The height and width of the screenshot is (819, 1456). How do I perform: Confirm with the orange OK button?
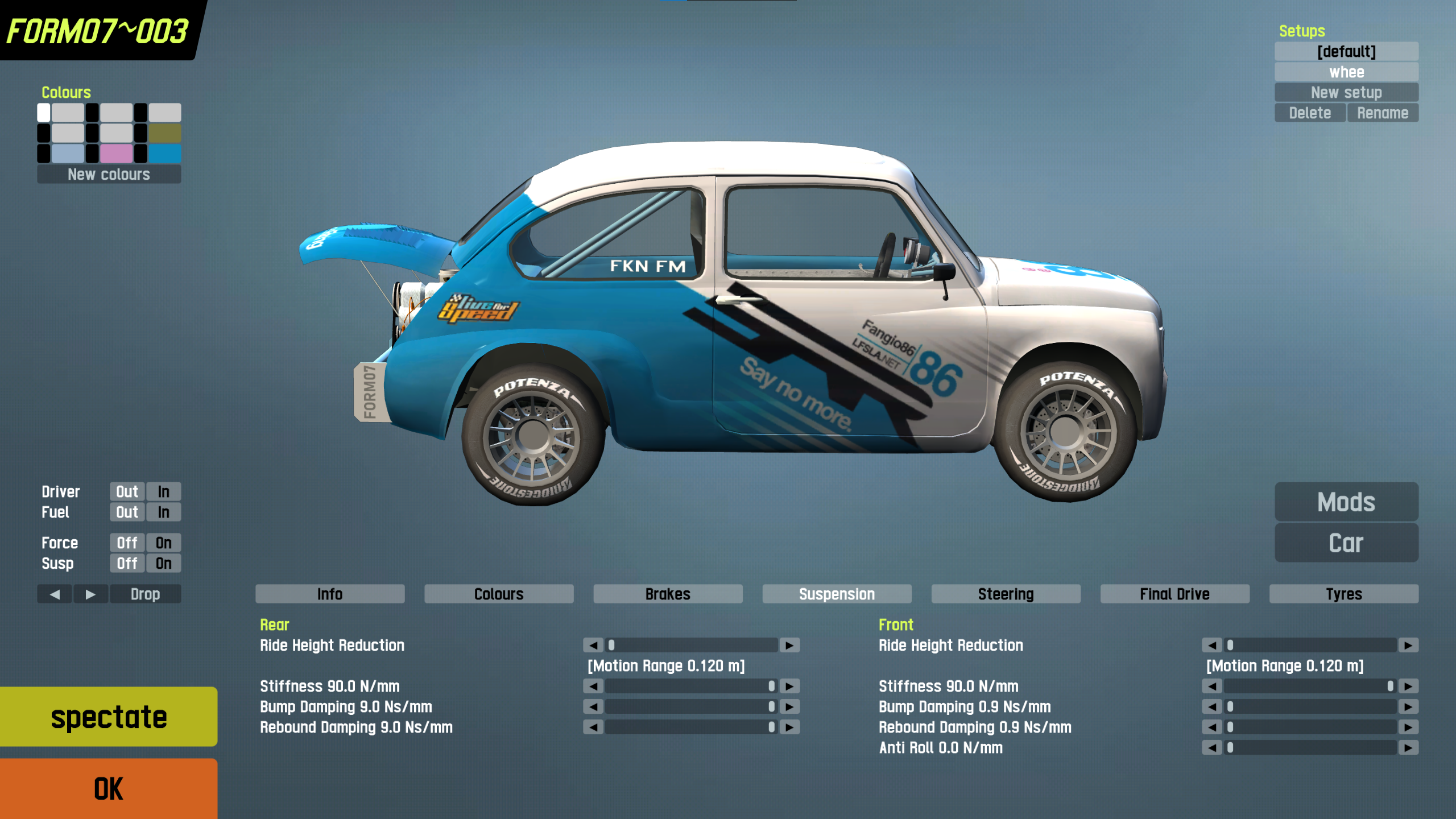[108, 788]
